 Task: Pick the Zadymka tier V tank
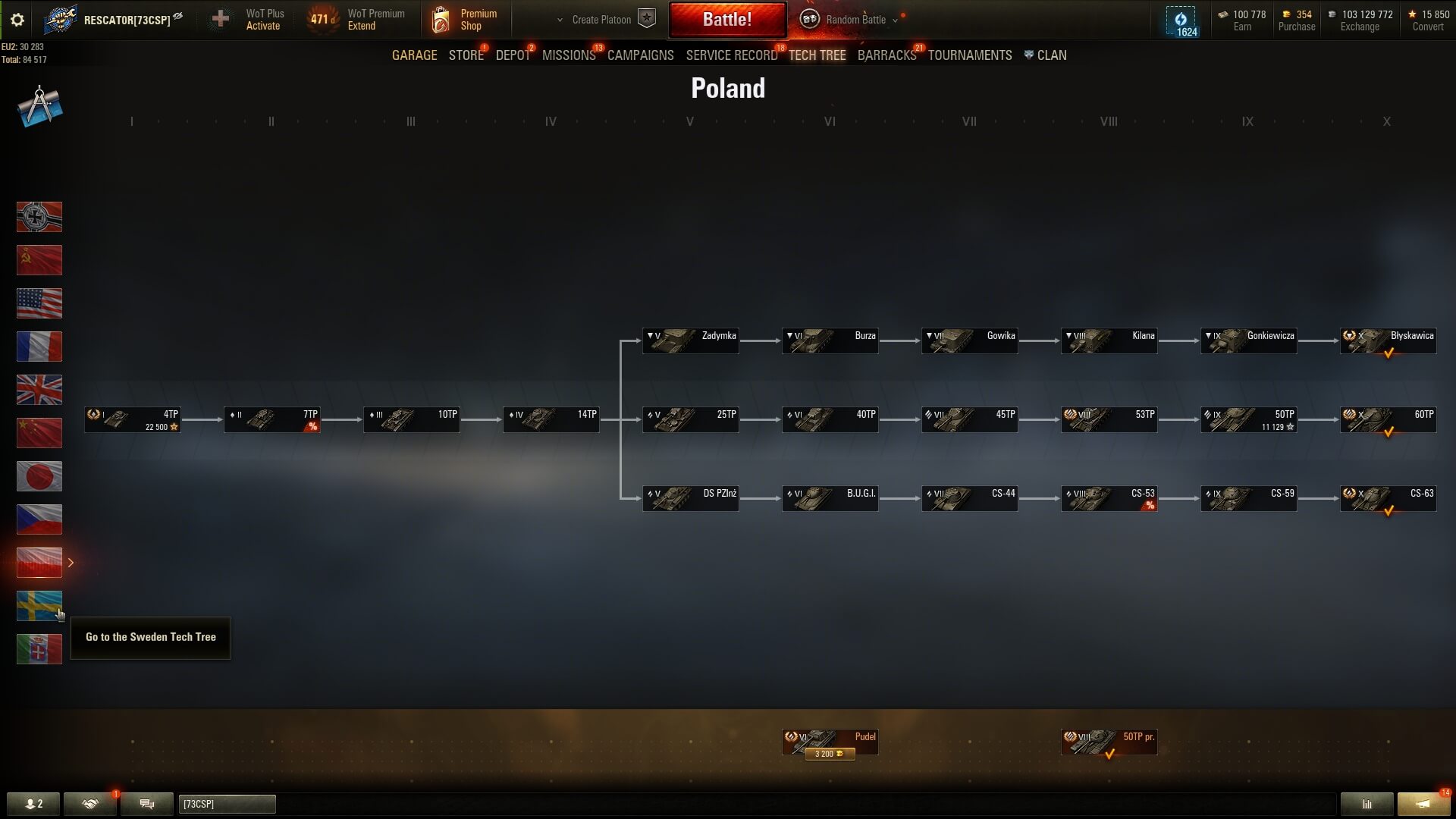tap(690, 341)
